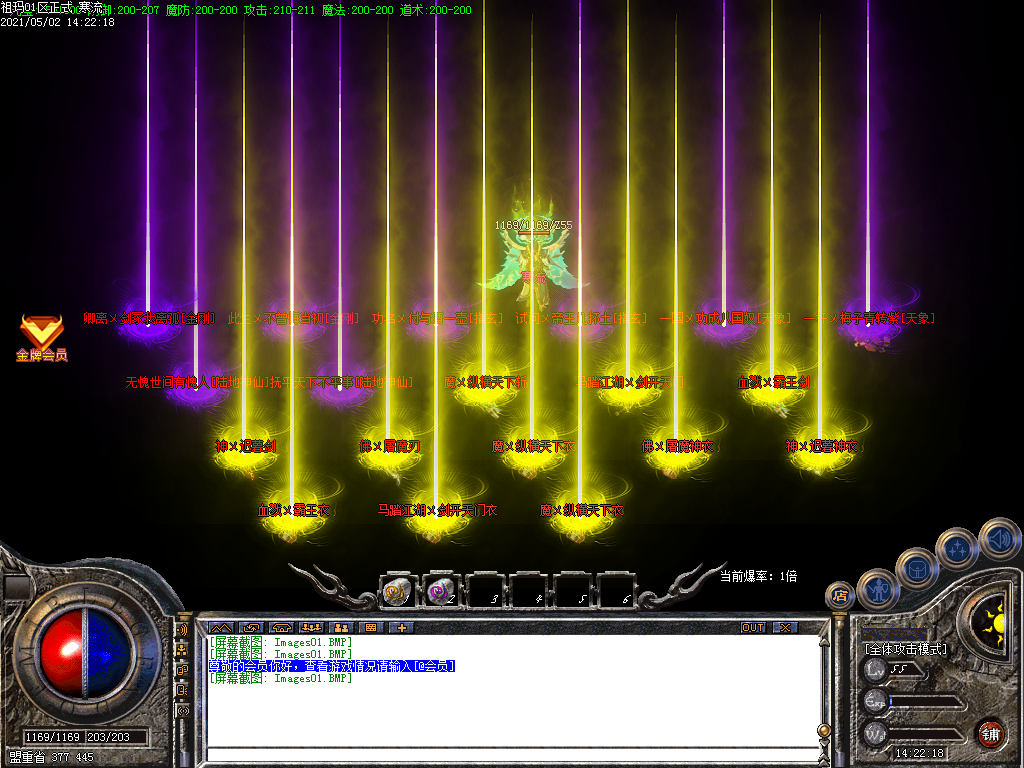Use the orange swirl scroll in belt slot 1

(397, 592)
